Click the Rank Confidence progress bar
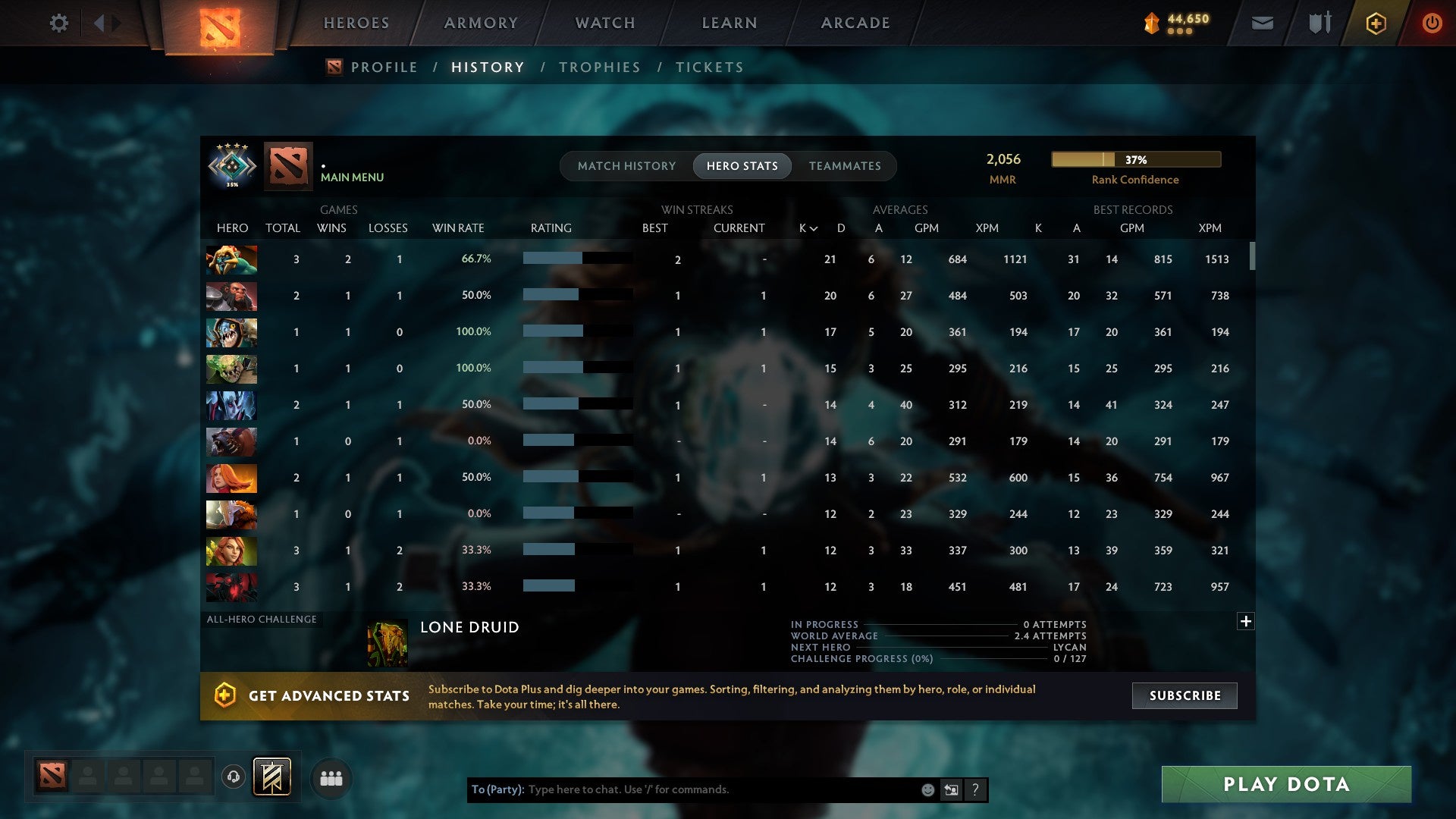 click(1134, 159)
